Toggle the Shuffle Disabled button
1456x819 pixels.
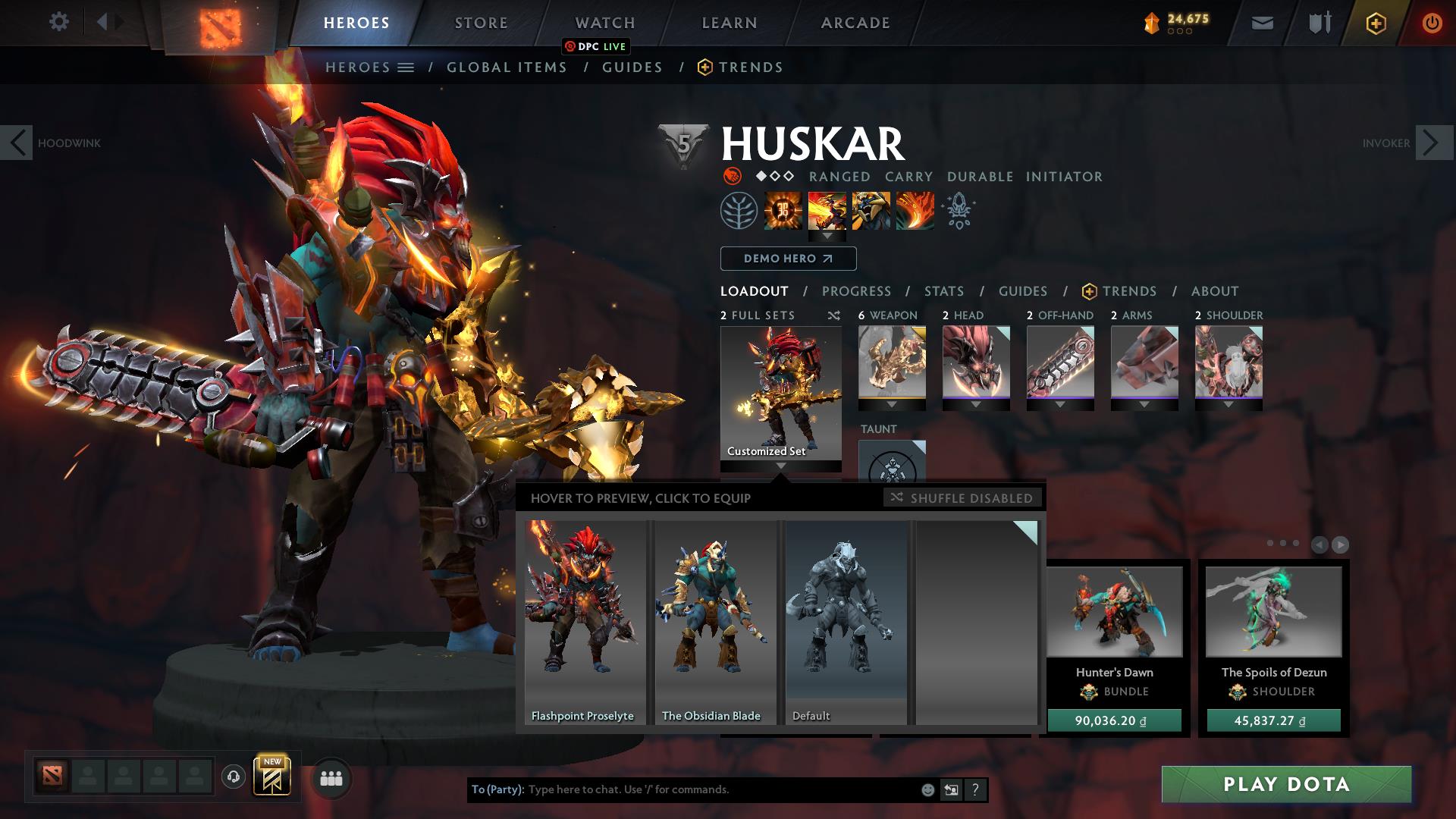coord(962,498)
